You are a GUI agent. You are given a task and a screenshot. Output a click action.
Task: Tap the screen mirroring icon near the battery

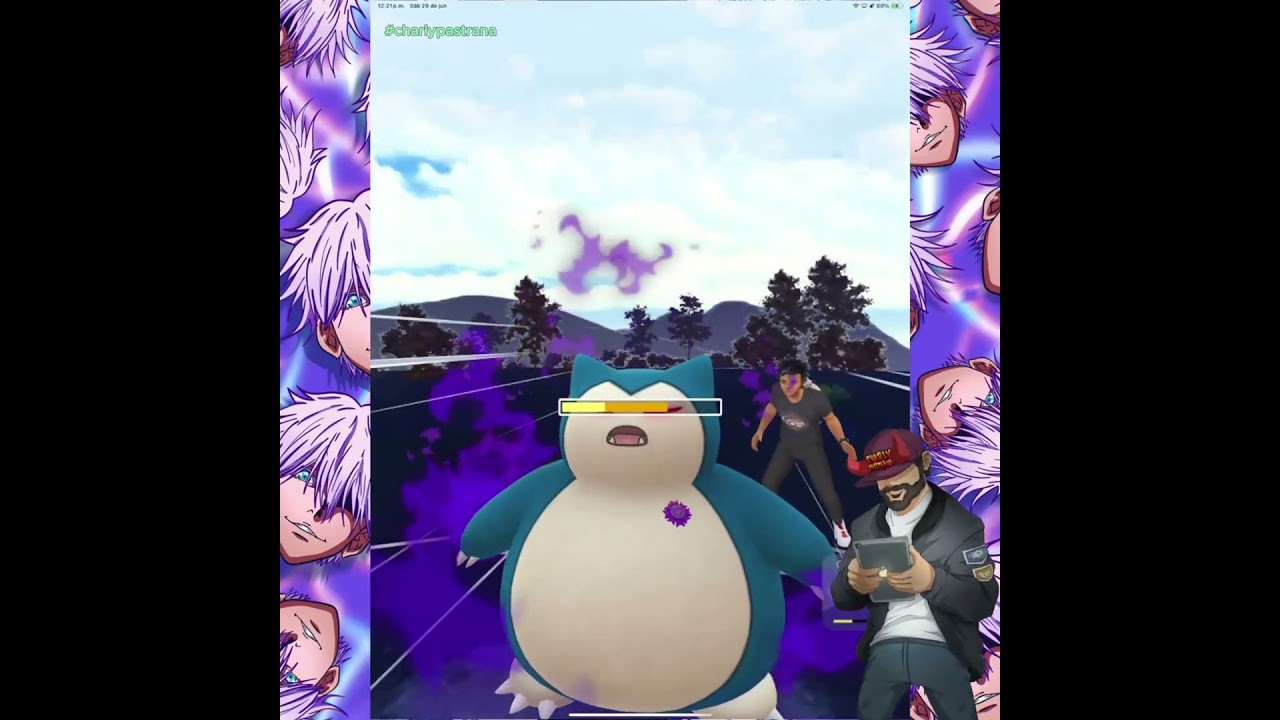coord(864,5)
